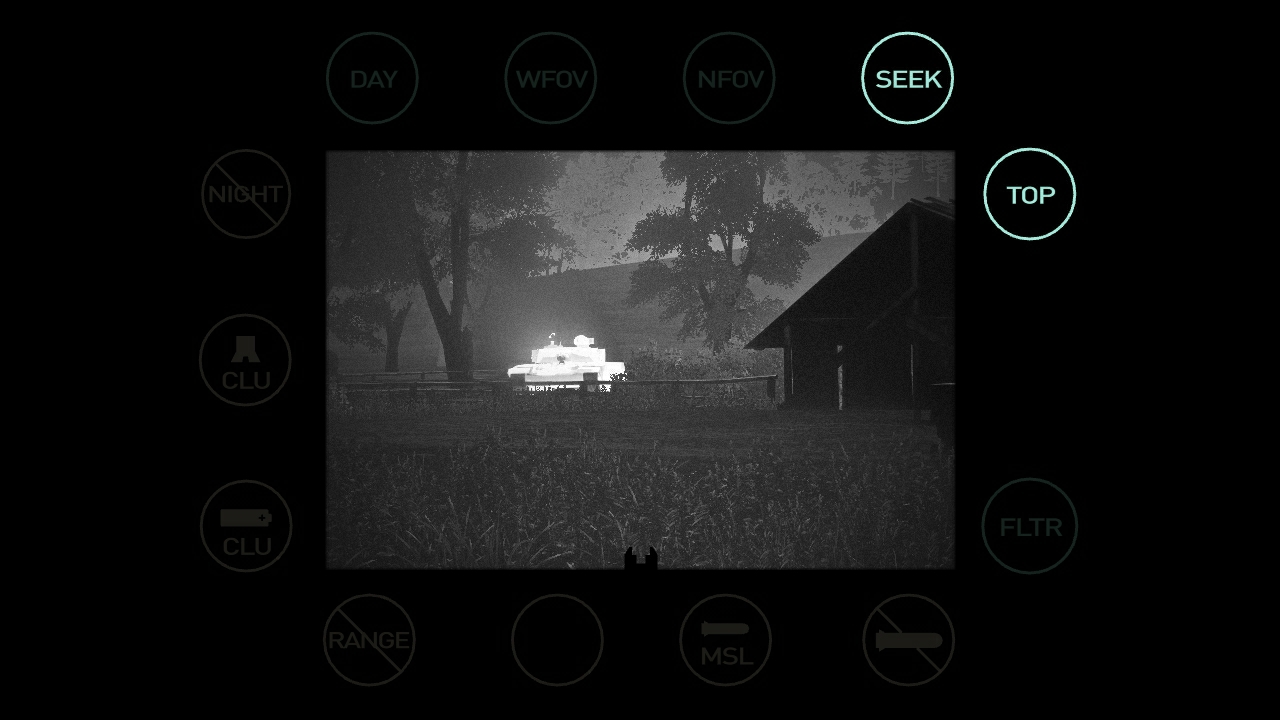Image resolution: width=1280 pixels, height=720 pixels.
Task: Select the DAY view indicator
Action: pos(372,78)
